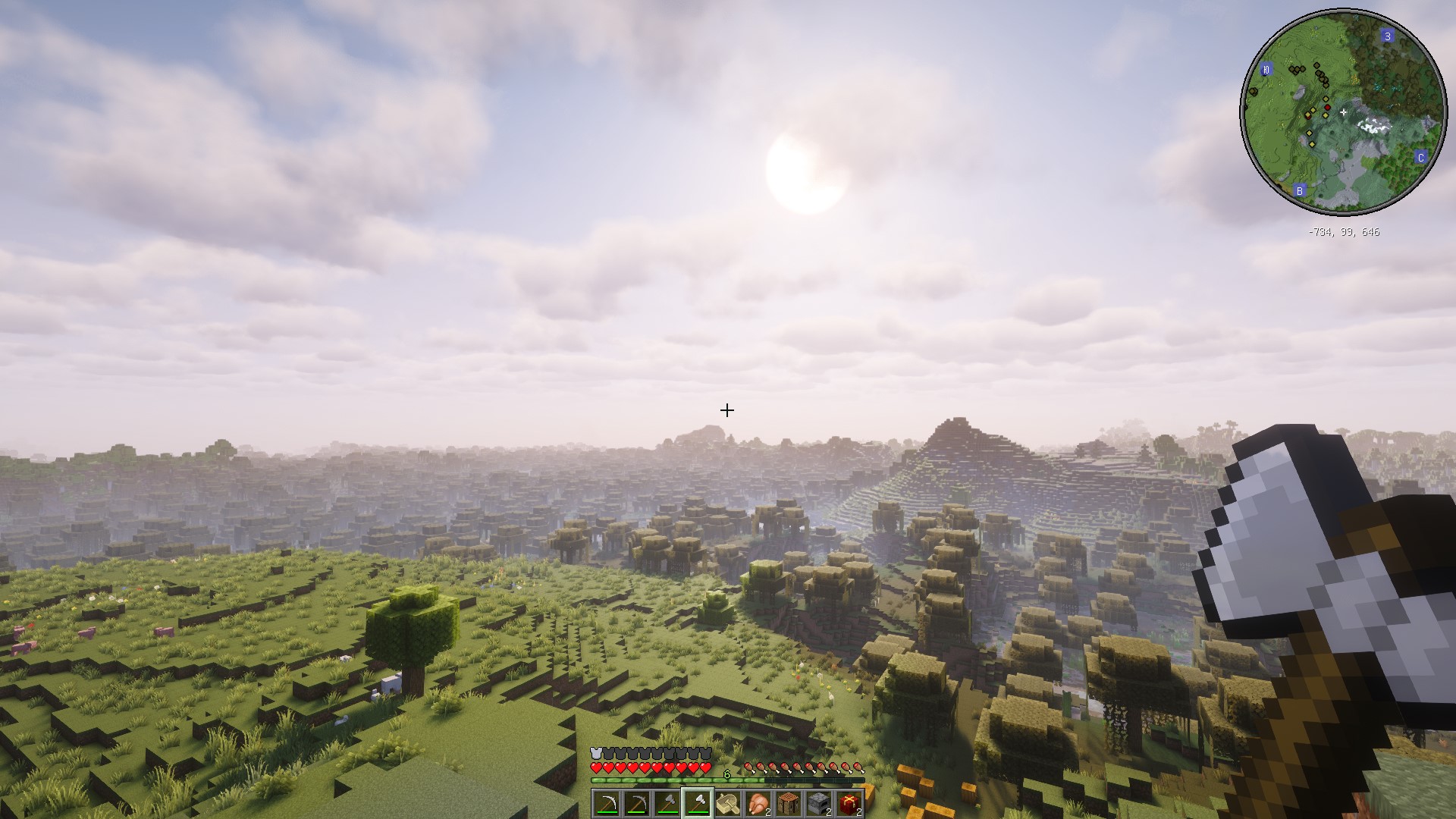Viewport: 1456px width, 819px height.
Task: Select the crafting table in the hotbar
Action: coord(789,803)
